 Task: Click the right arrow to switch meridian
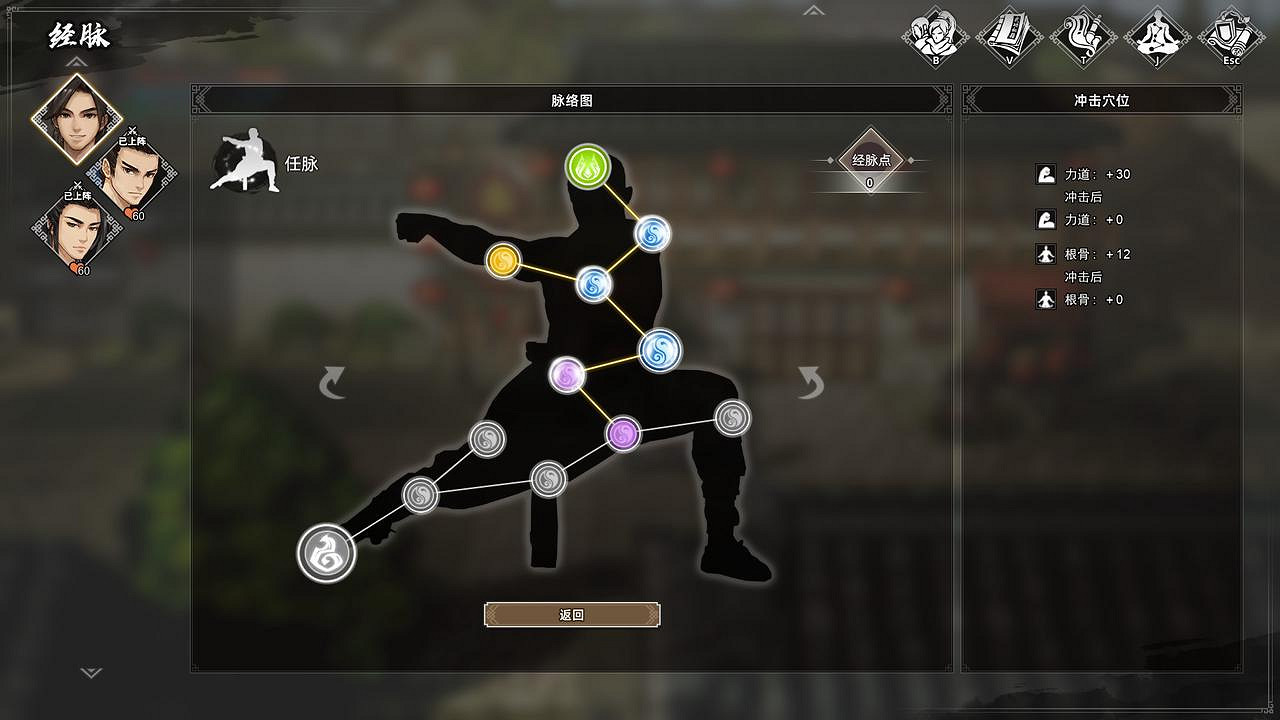pyautogui.click(x=808, y=380)
